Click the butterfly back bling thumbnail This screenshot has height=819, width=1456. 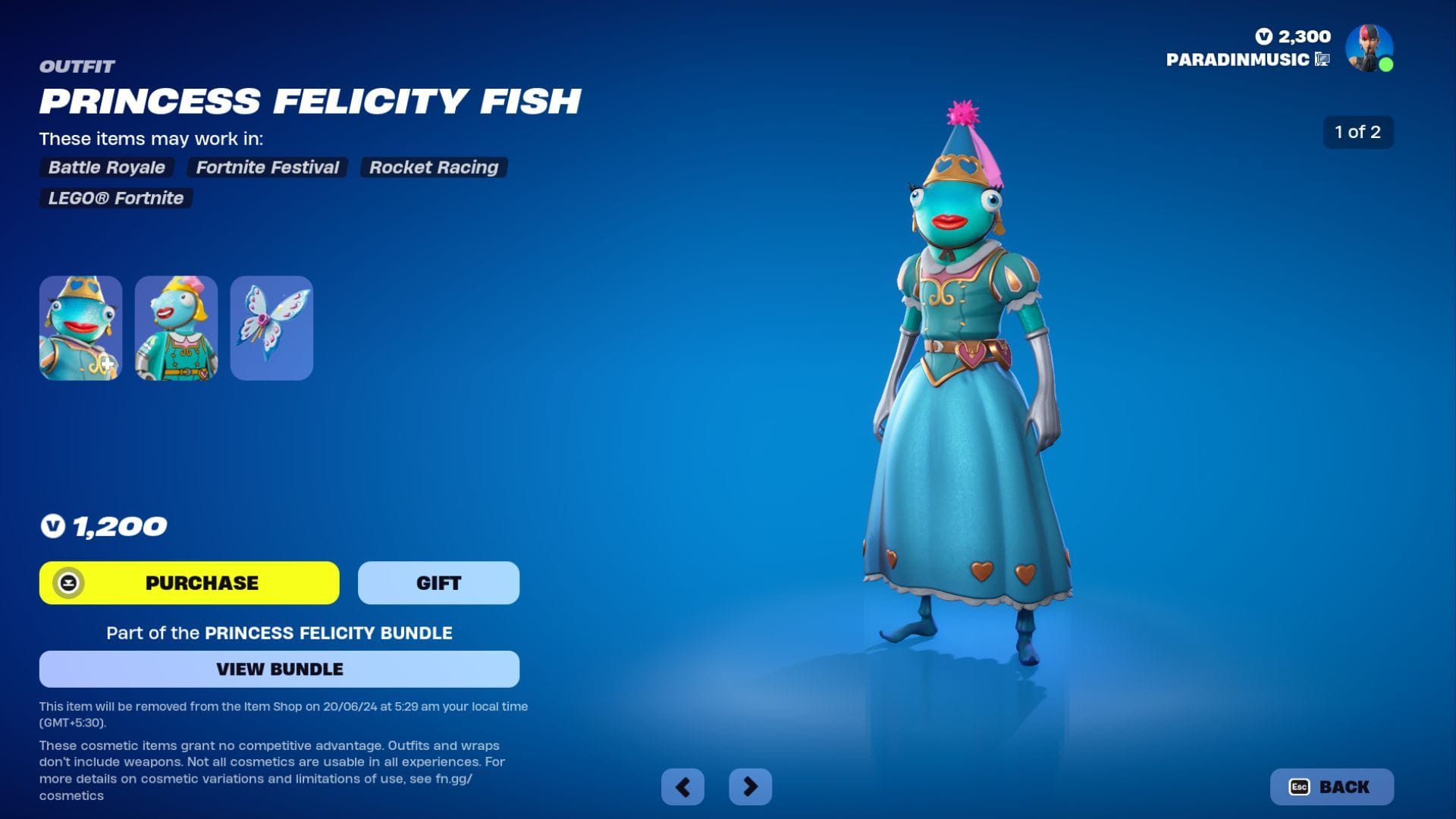coord(271,328)
